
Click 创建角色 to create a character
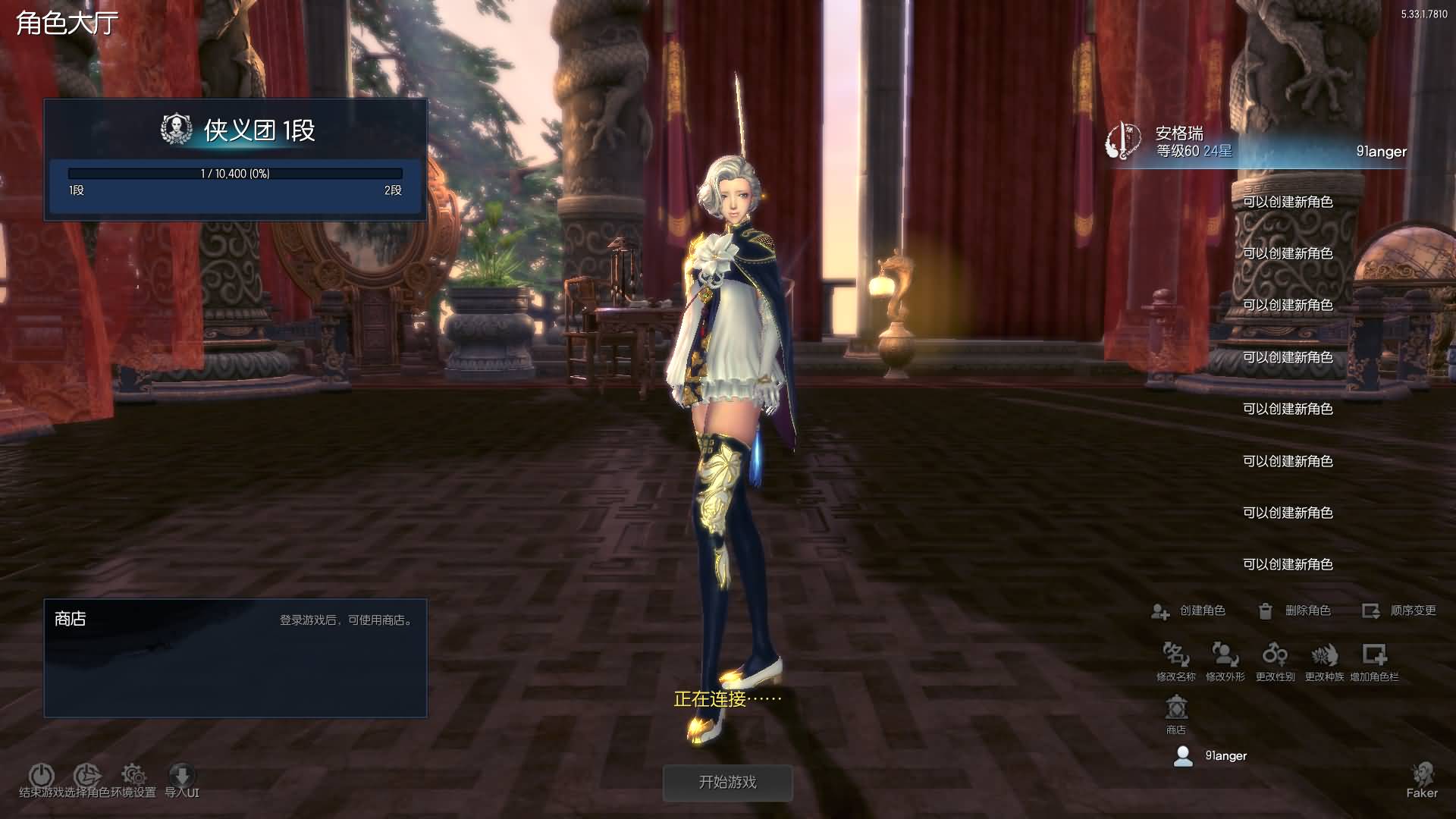[1189, 611]
